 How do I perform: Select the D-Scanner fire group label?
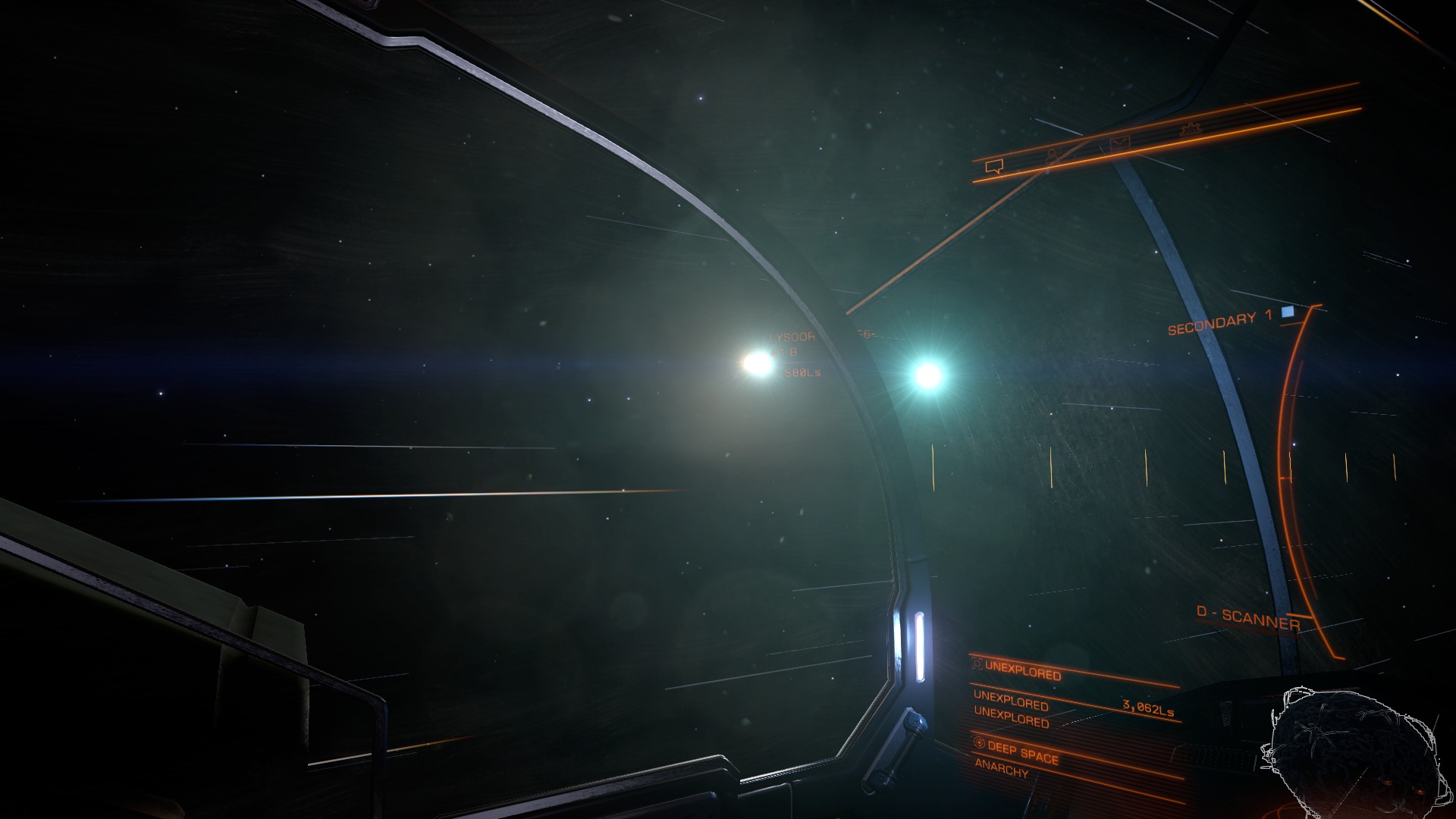coord(1248,619)
